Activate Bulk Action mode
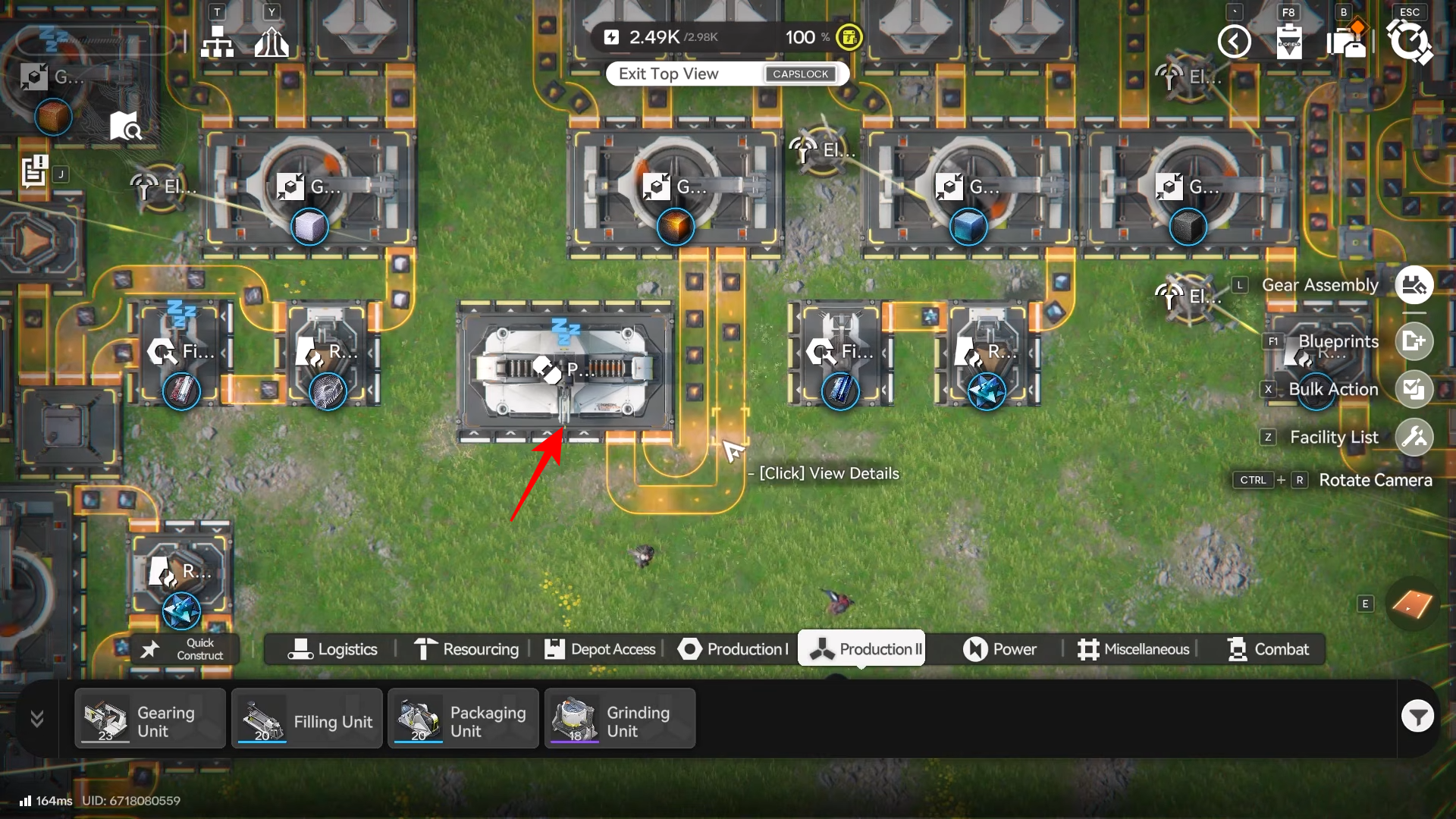The width and height of the screenshot is (1456, 819). pyautogui.click(x=1414, y=389)
